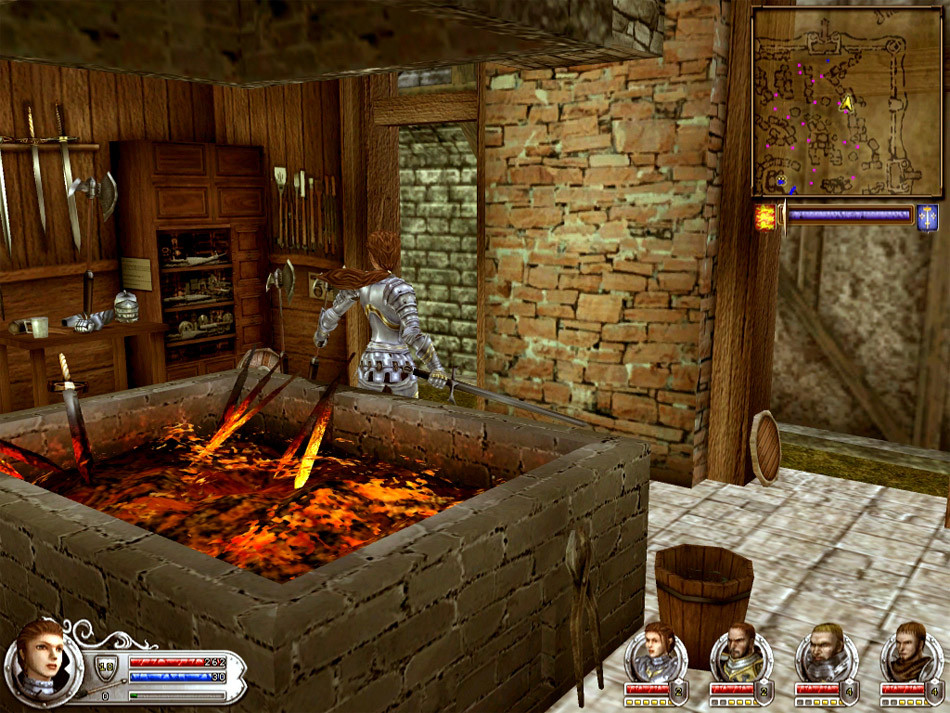The height and width of the screenshot is (713, 950).
Task: Click the parchment minimap of the town
Action: tap(846, 101)
